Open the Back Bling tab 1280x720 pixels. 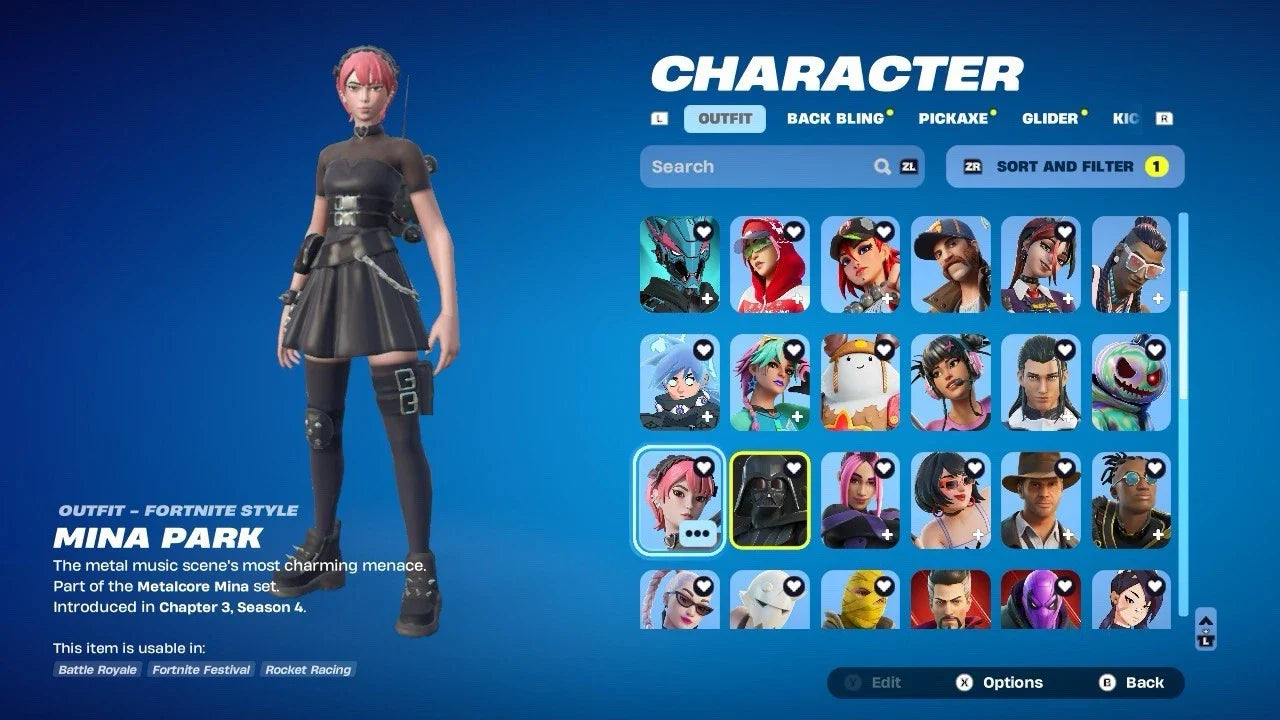[x=836, y=119]
